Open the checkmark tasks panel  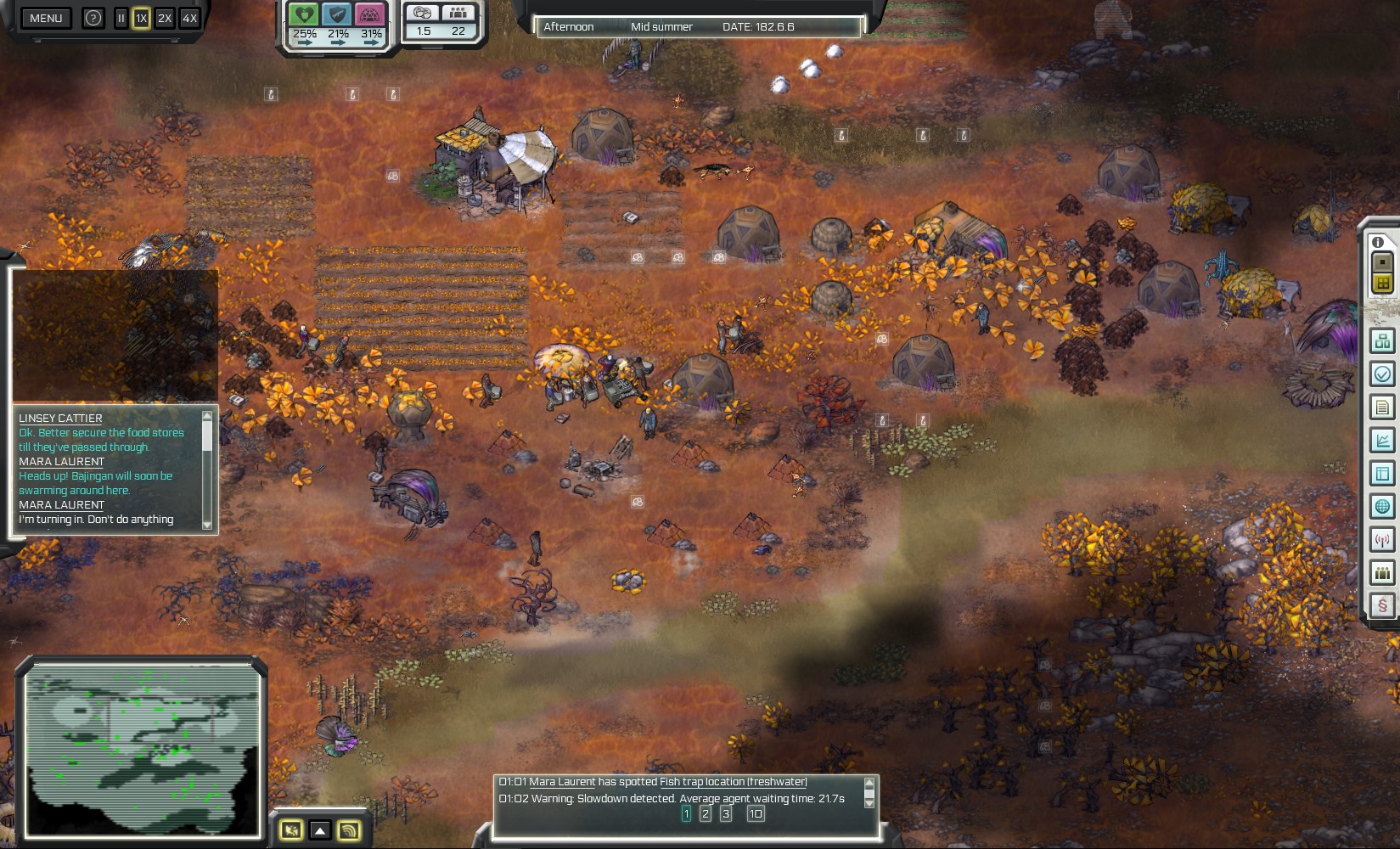point(1382,374)
